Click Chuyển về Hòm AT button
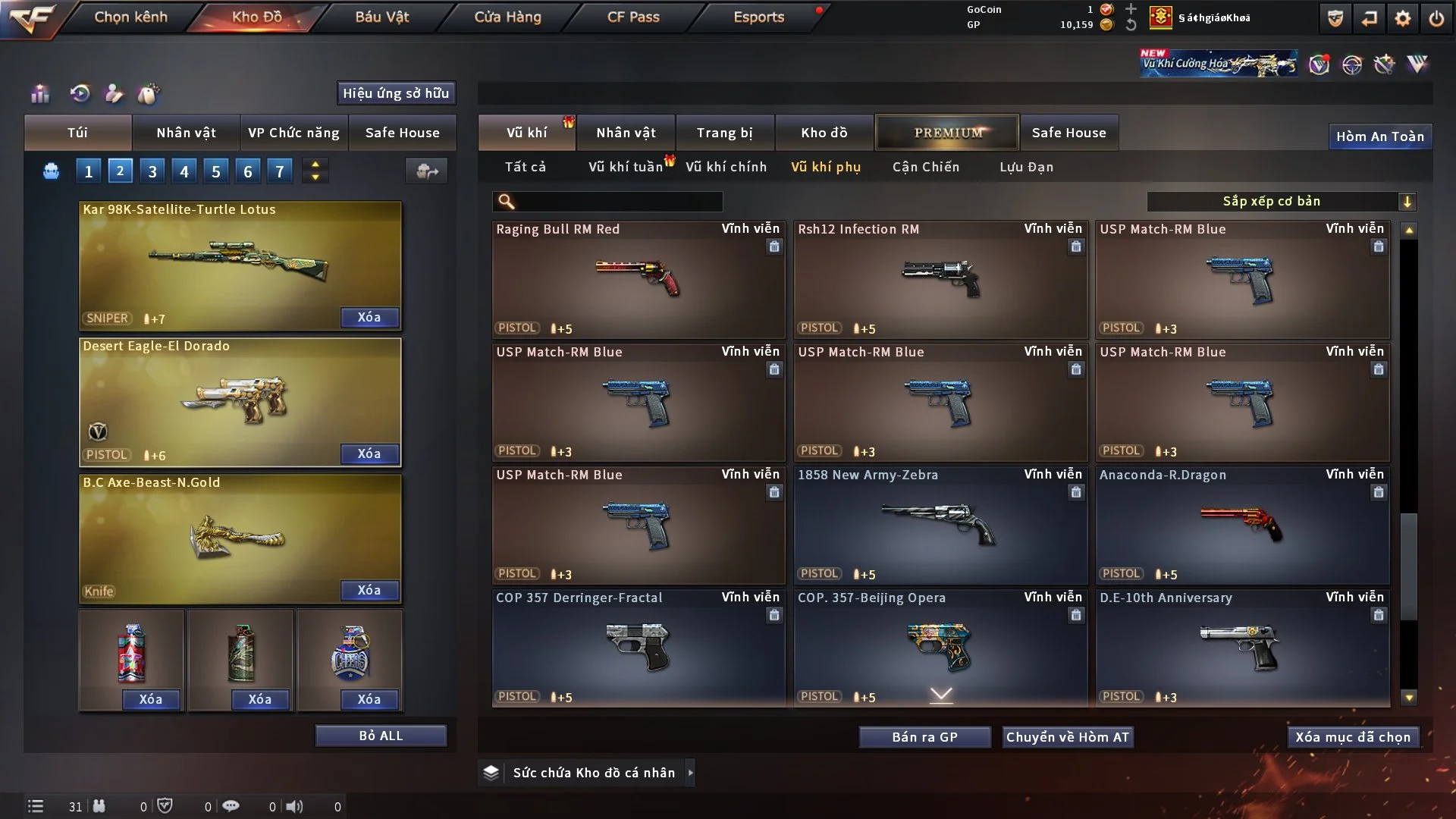This screenshot has width=1456, height=819. click(1067, 737)
